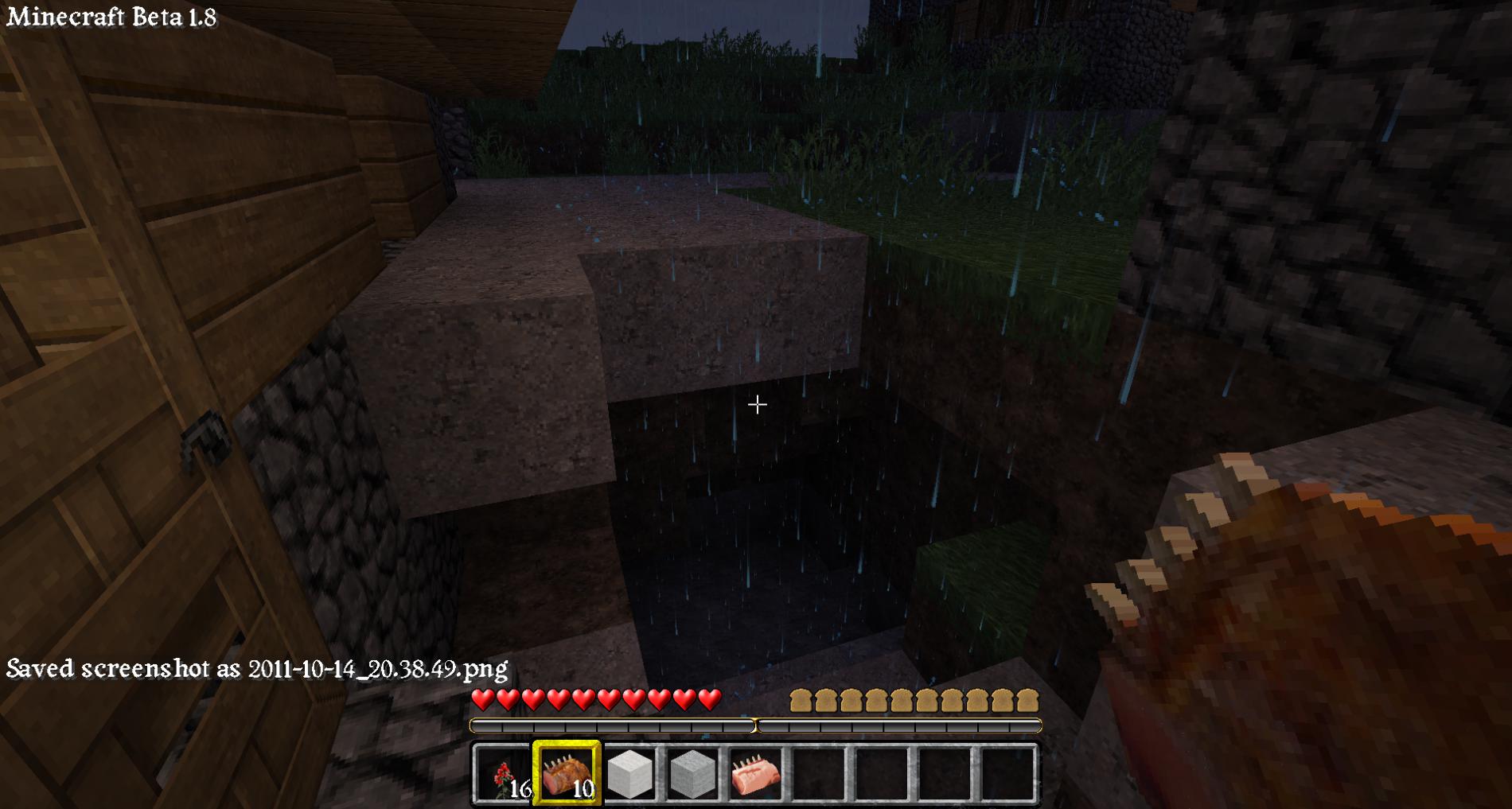This screenshot has height=809, width=1512.
Task: Select the raw porkchop hotbar slot
Action: click(755, 775)
